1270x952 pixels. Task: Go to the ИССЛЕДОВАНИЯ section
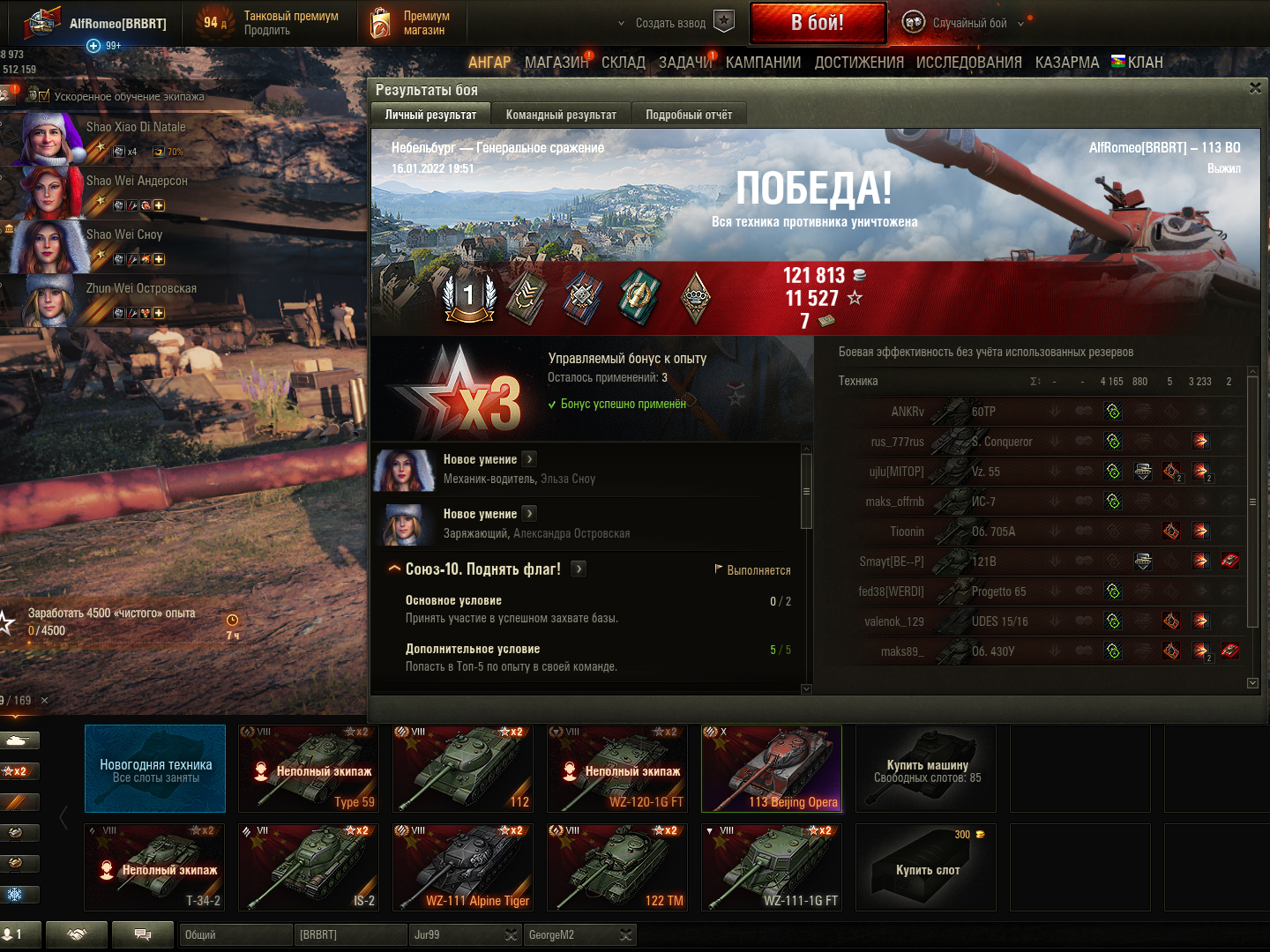click(968, 63)
